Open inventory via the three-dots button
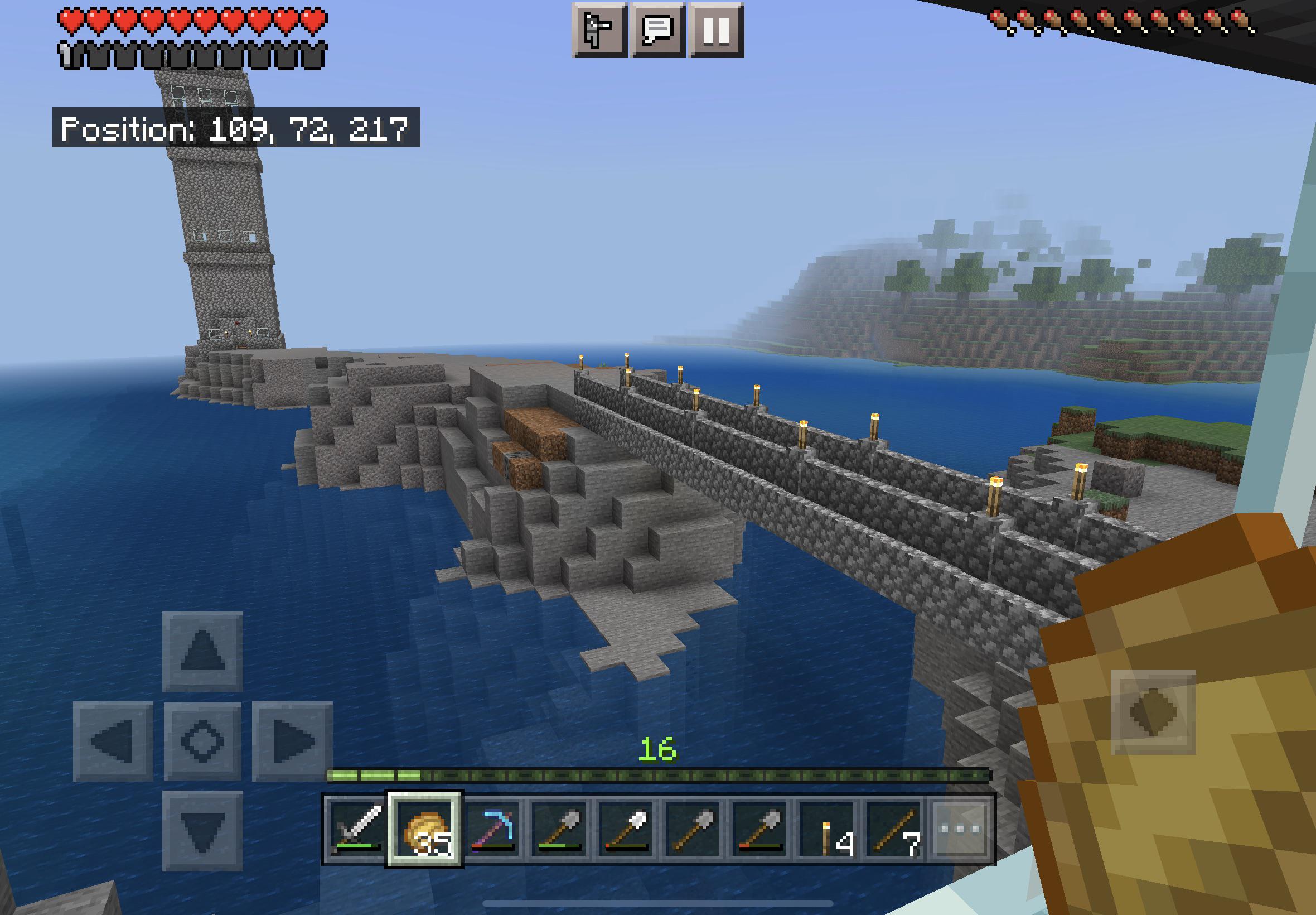 961,829
